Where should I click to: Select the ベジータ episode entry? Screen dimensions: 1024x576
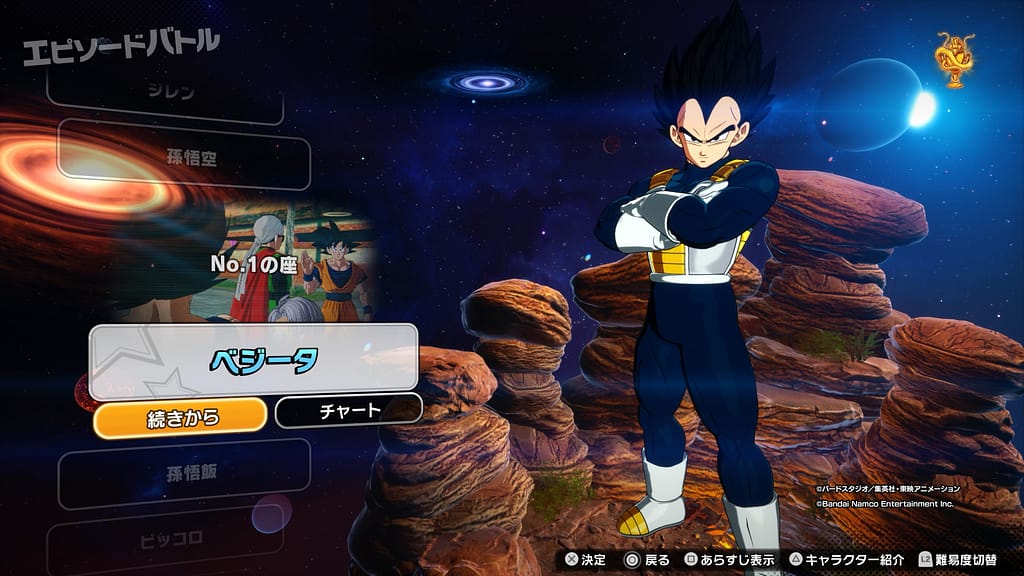pos(253,361)
